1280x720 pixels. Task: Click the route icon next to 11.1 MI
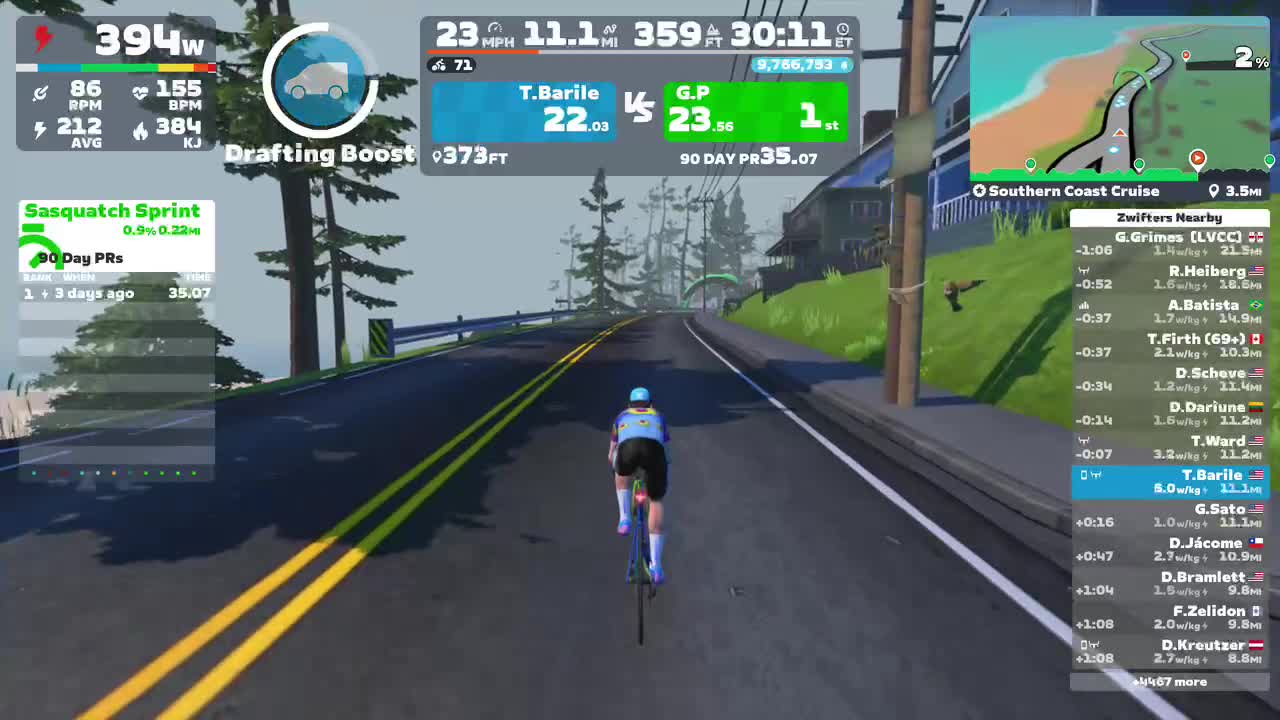coord(608,31)
